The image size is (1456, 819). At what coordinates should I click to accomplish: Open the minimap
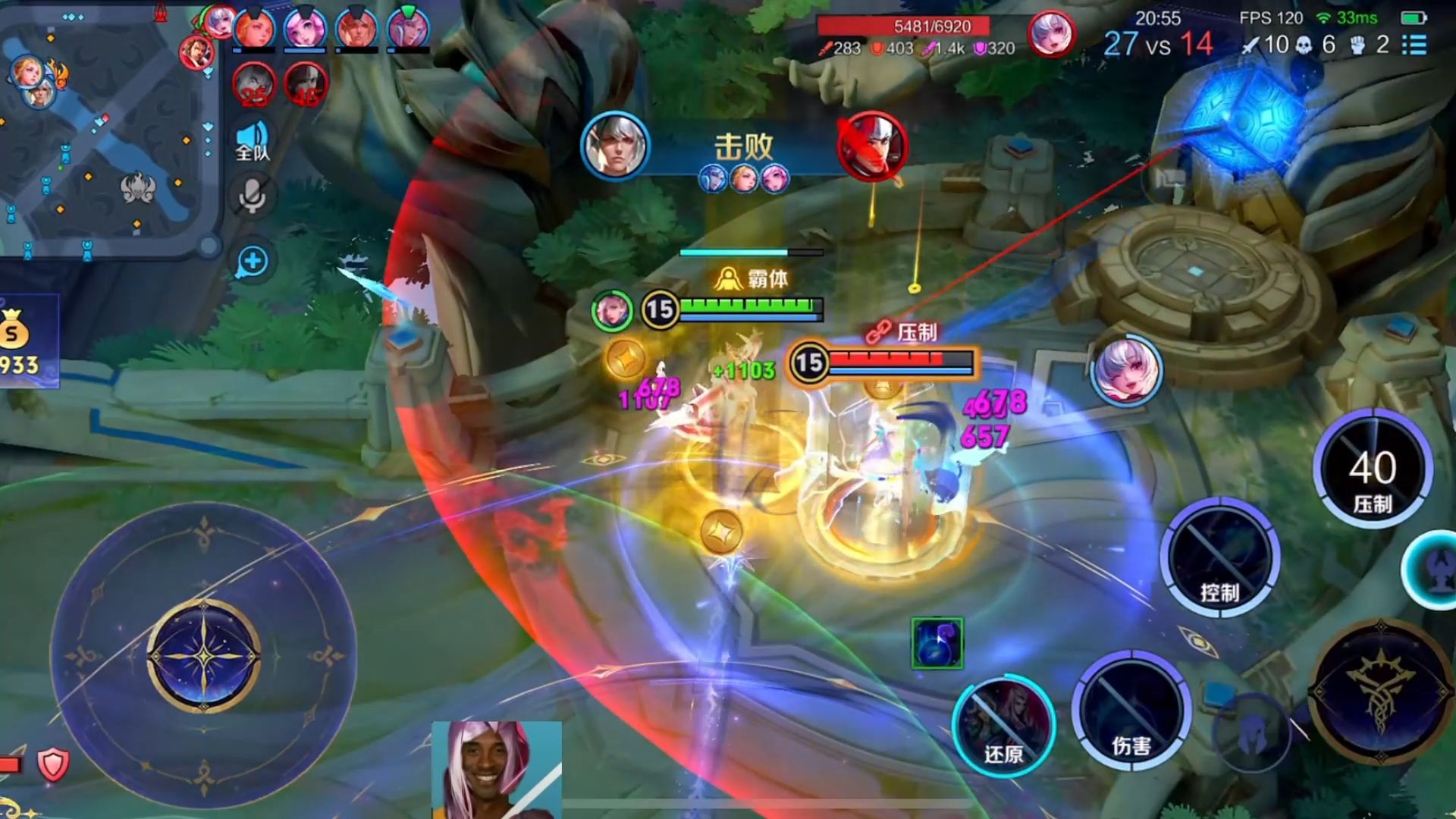106,129
